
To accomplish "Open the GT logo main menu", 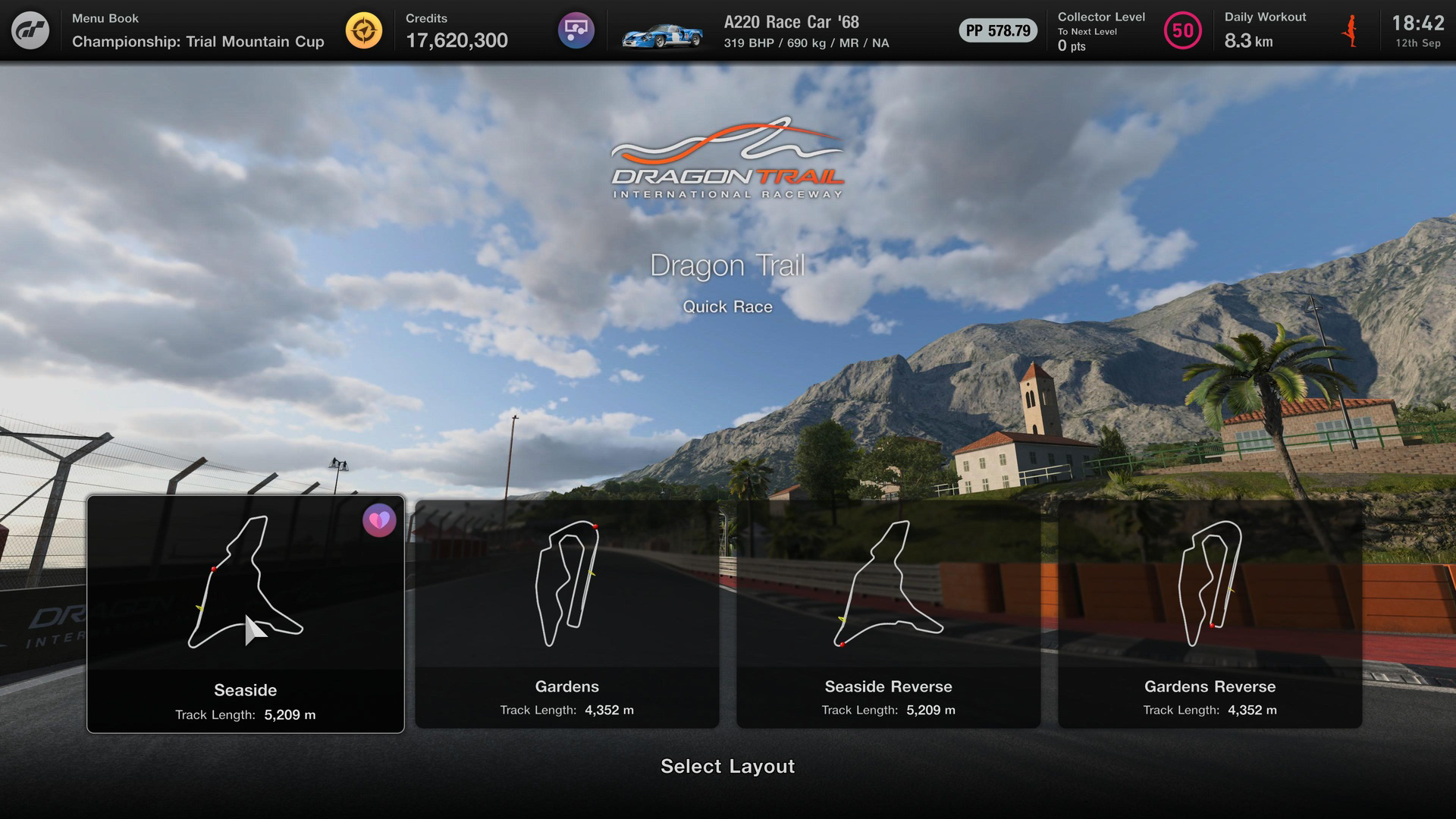I will (x=30, y=30).
